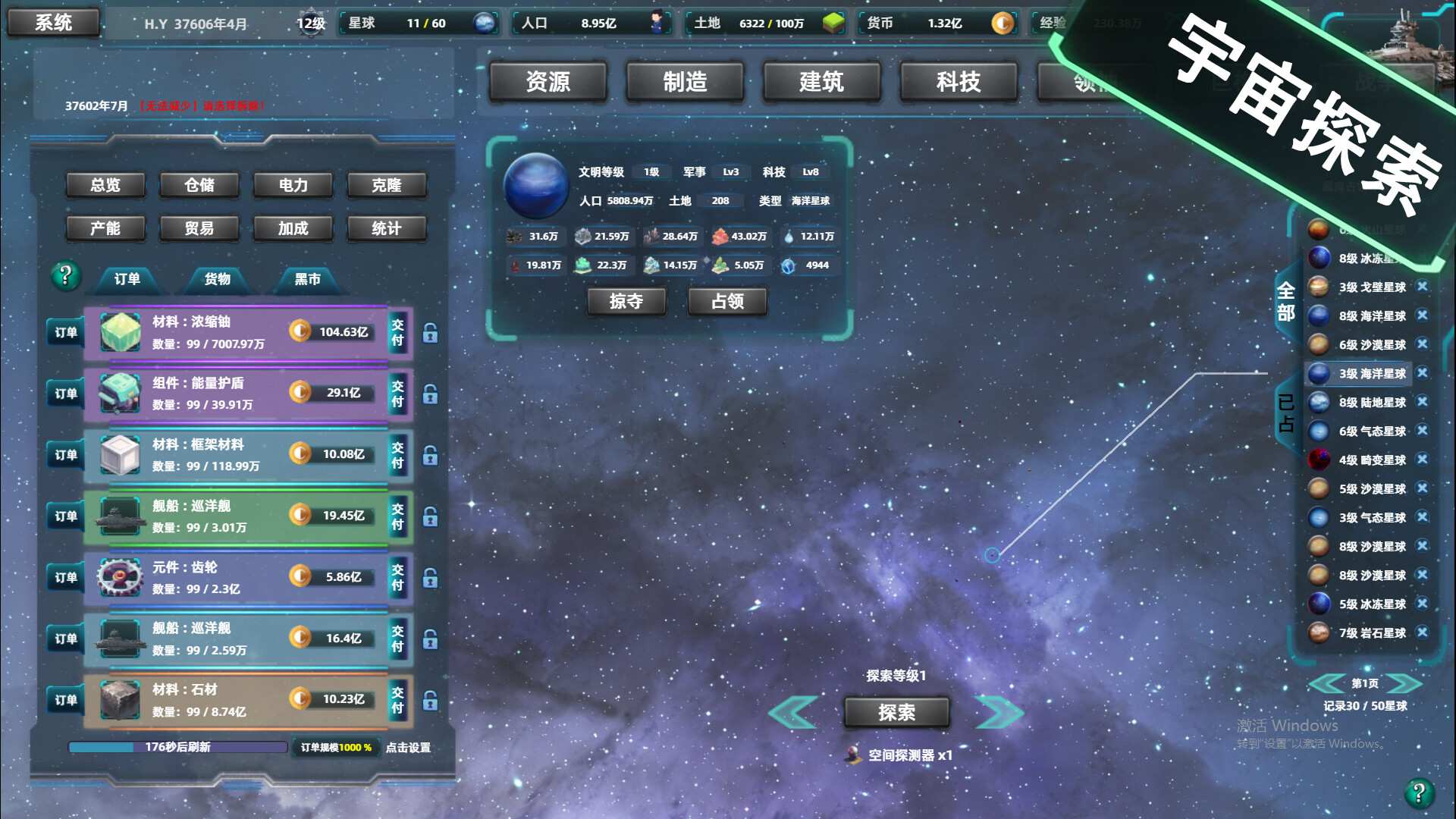Open the green question mark help icon

point(64,277)
